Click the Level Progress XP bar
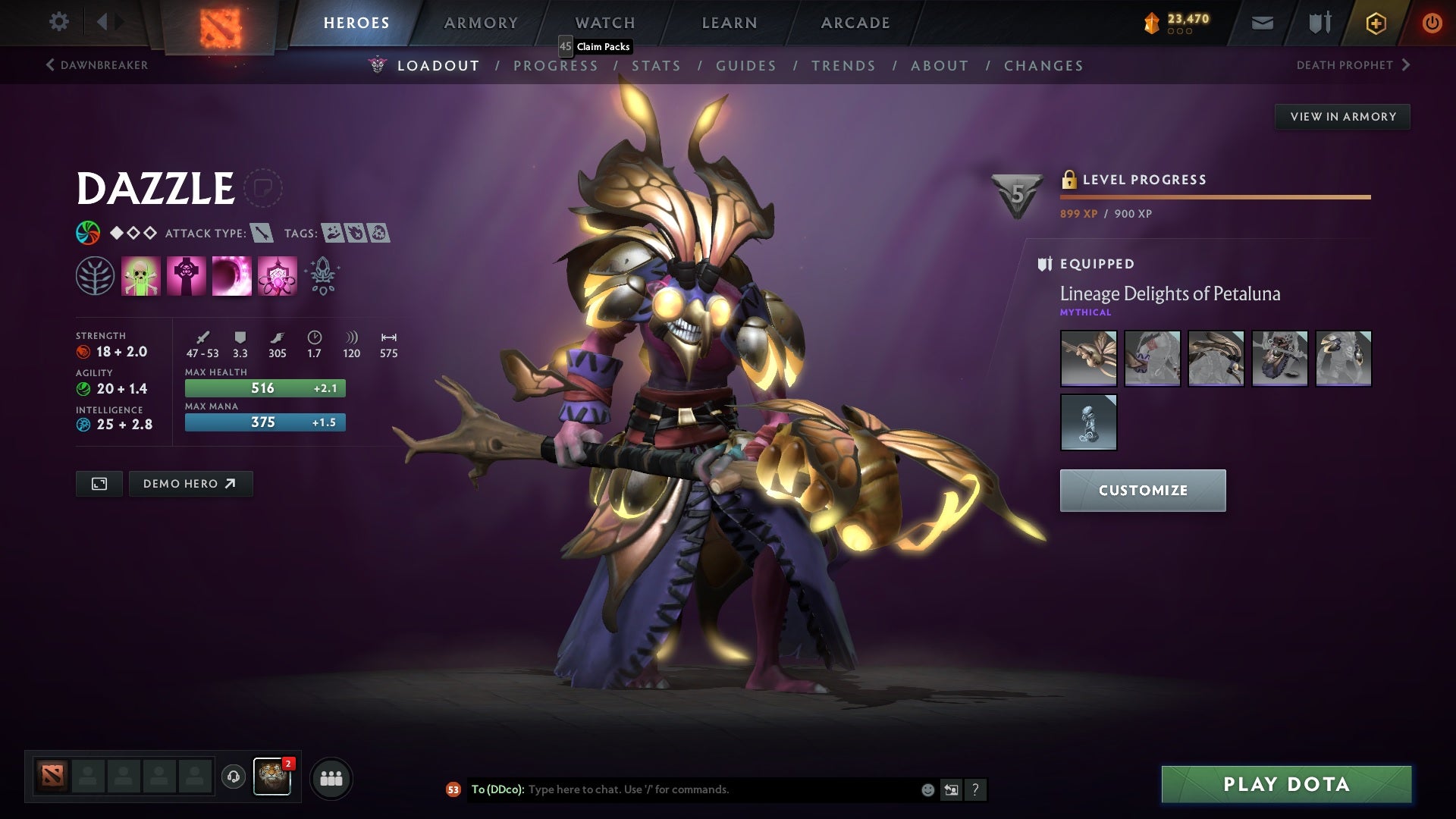This screenshot has width=1456, height=819. [1213, 196]
